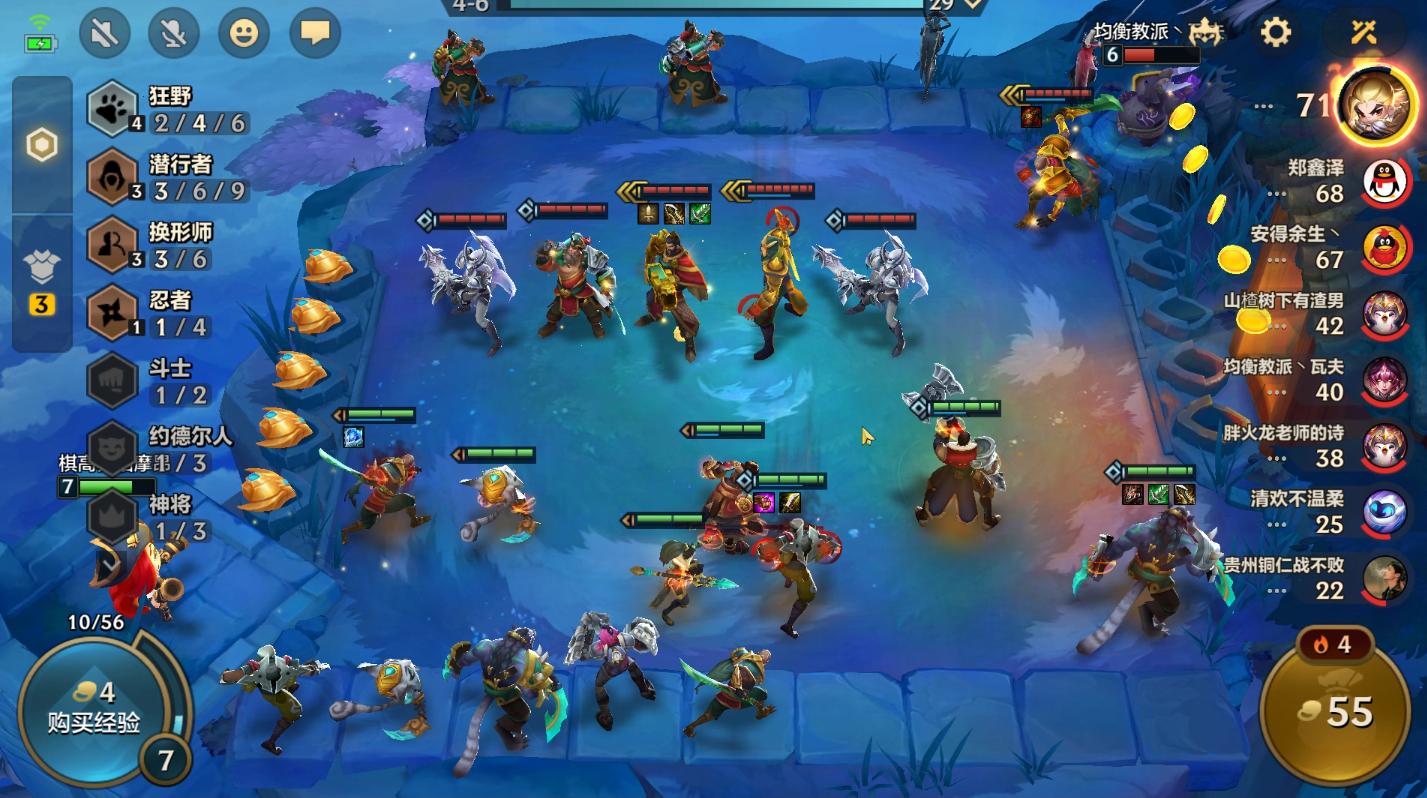Select the 忍者 trait entry

pyautogui.click(x=166, y=313)
